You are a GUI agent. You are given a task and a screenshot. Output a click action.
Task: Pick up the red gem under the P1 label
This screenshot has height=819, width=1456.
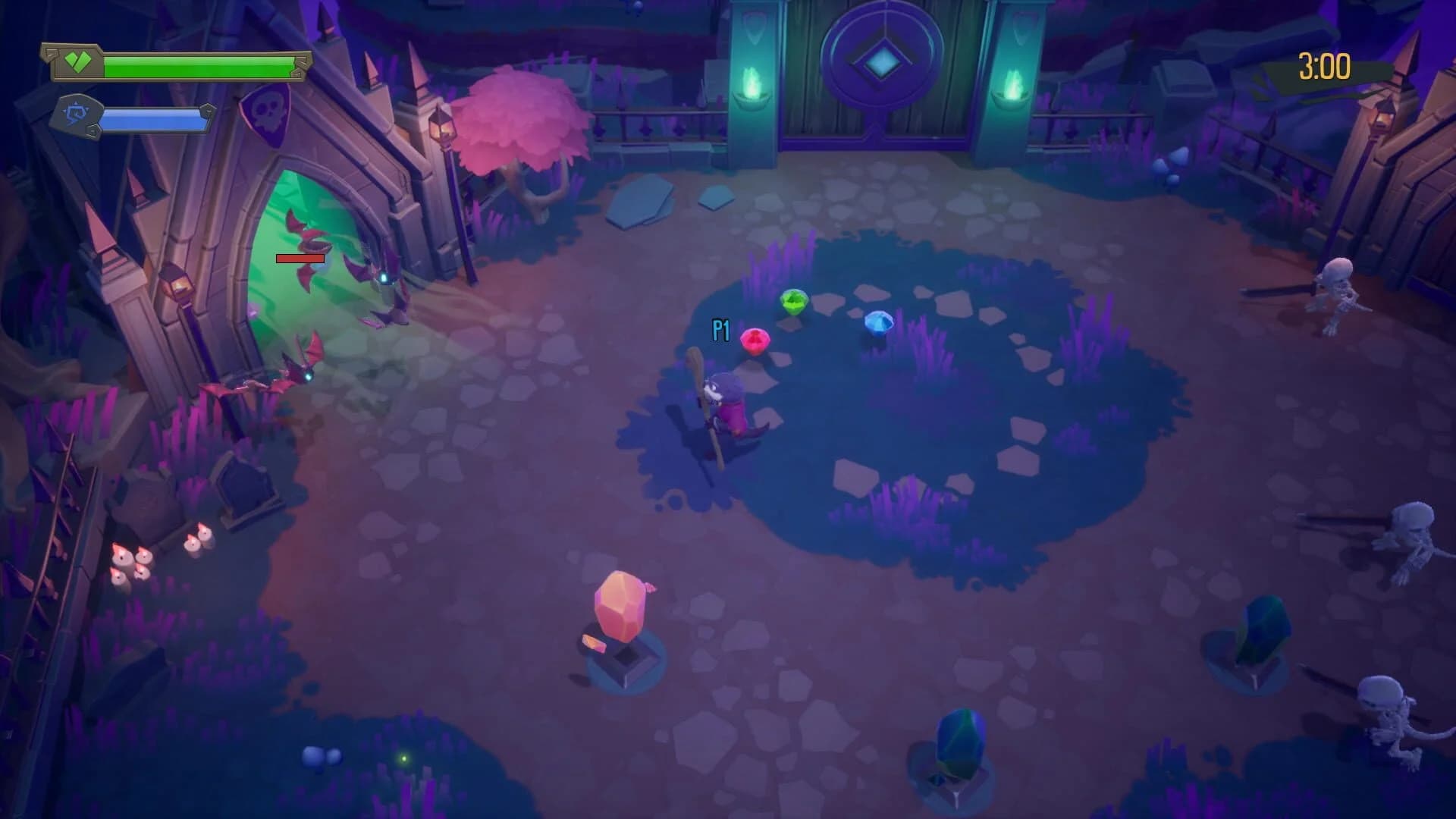[x=755, y=339]
